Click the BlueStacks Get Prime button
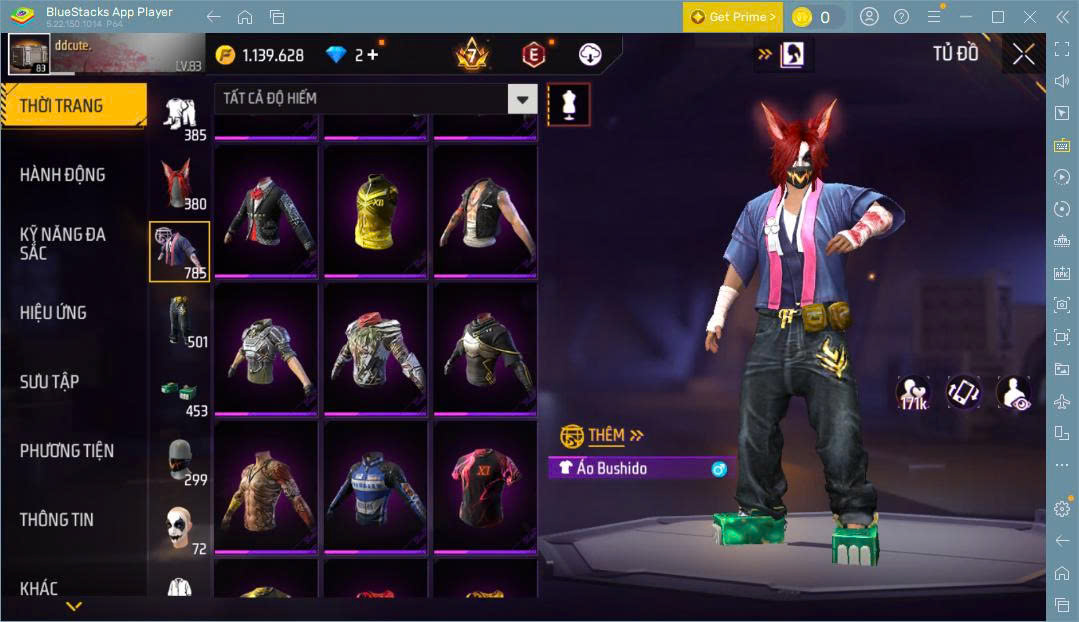Screen dimensions: 1079x622 click(732, 17)
